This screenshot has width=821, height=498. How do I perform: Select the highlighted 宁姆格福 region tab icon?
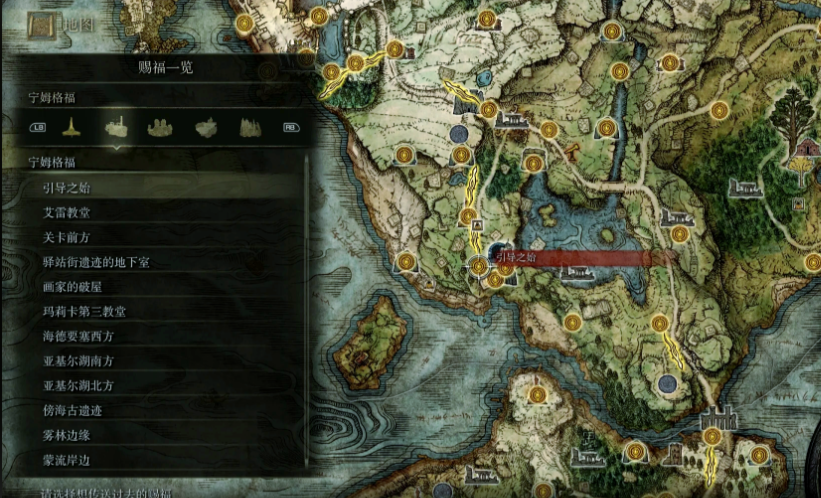(x=116, y=127)
